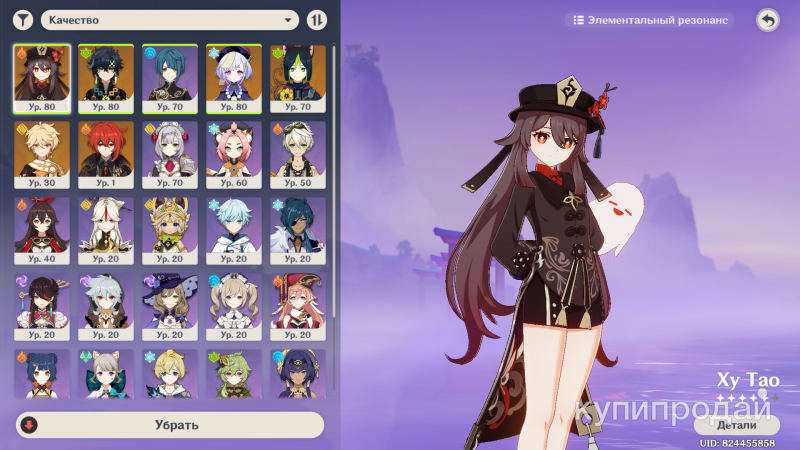Select Diluc at level 1
800x450 pixels.
pyautogui.click(x=106, y=155)
